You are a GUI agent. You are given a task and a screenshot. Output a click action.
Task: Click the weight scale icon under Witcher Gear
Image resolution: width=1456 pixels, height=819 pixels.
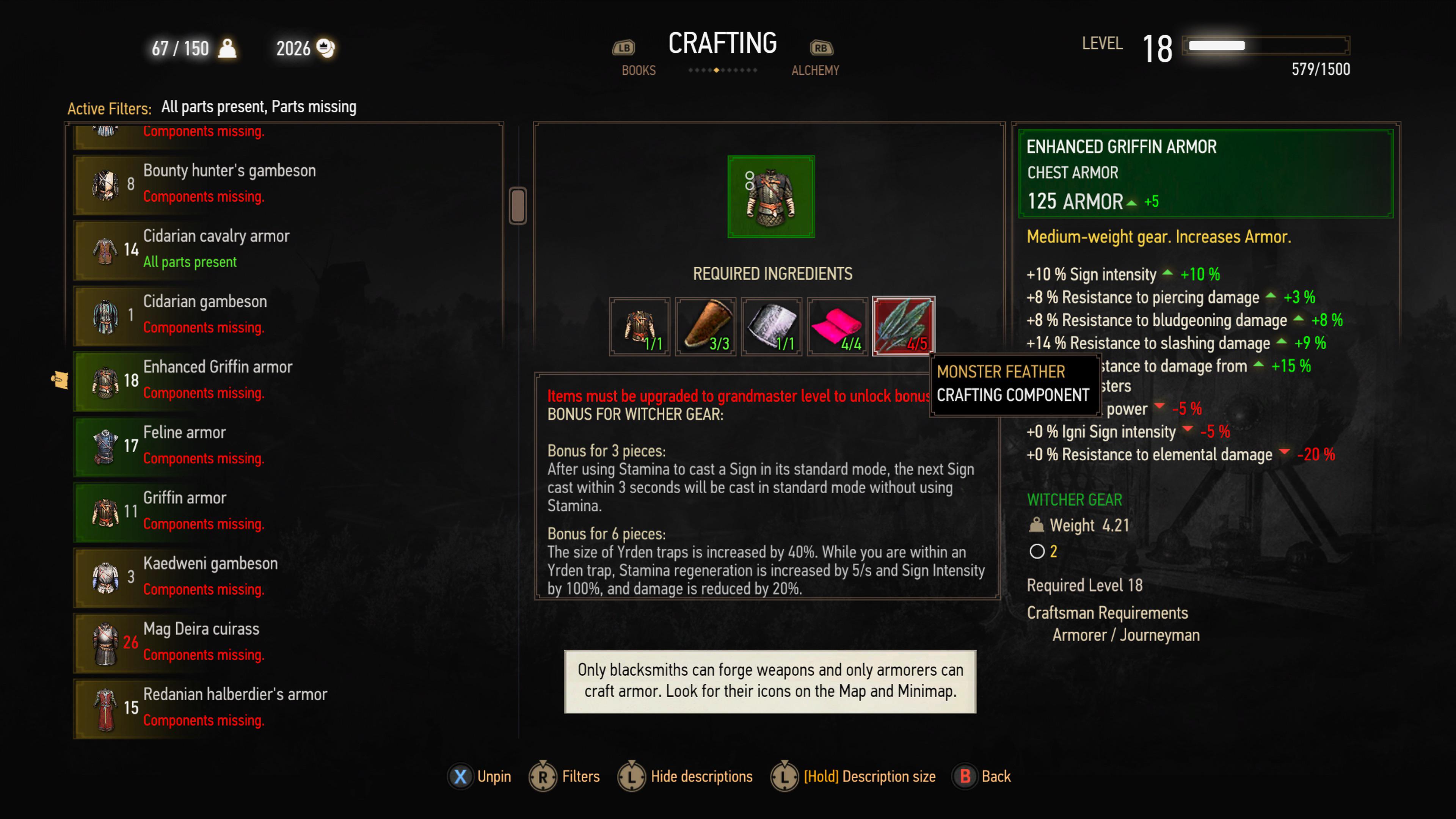(1037, 525)
